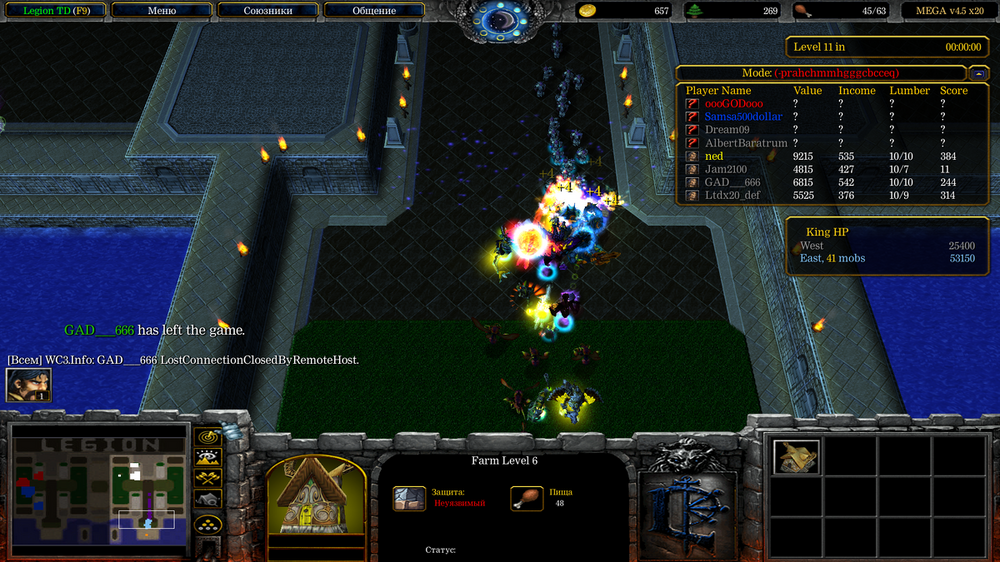Toggle formation movement button
This screenshot has width=1000, height=562.
(x=208, y=523)
